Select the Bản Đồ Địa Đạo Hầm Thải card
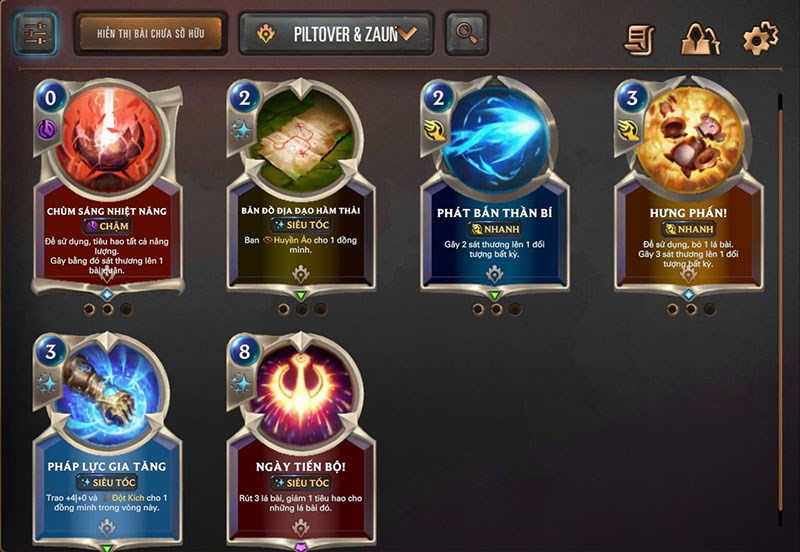Screen dimensions: 800x552 pos(301,190)
